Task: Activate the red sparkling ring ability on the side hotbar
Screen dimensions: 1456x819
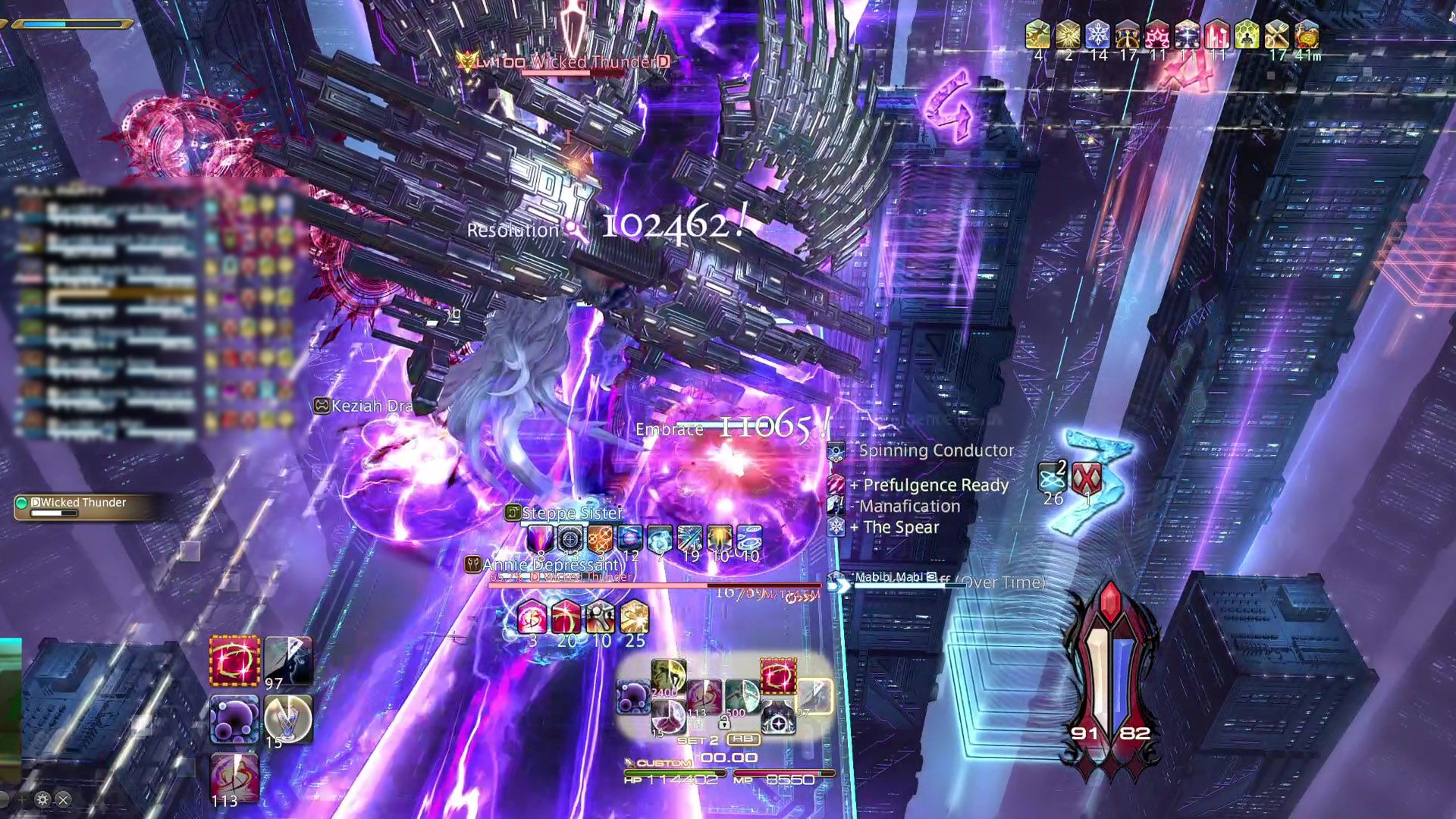Action: coord(235,660)
